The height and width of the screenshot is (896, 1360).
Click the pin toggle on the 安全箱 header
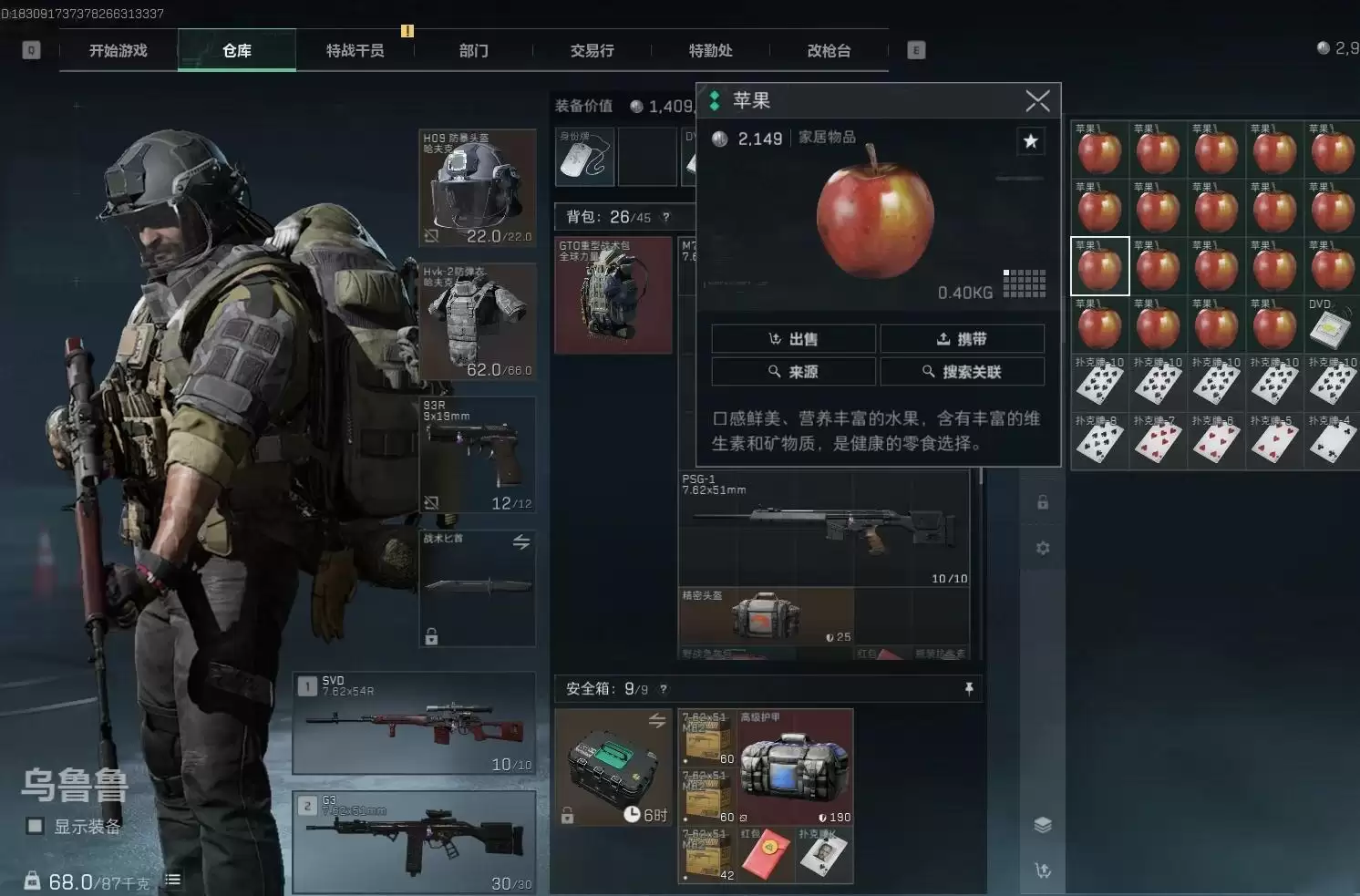point(969,689)
